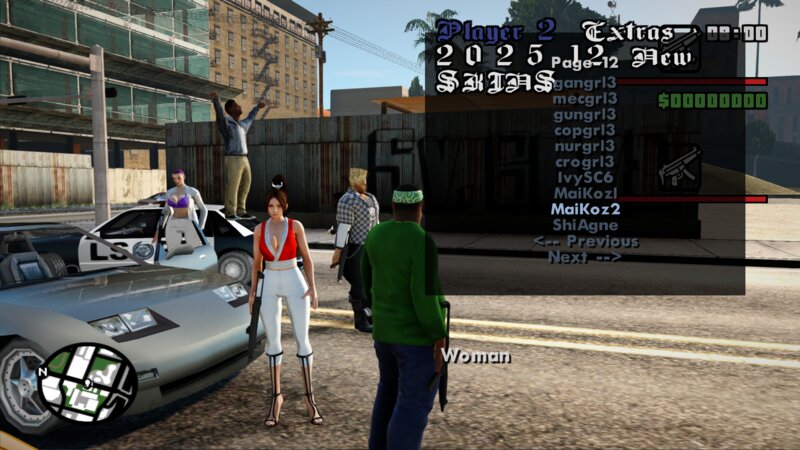This screenshot has height=450, width=800.
Task: Choose the nurgrl3 skin entry
Action: coord(585,146)
